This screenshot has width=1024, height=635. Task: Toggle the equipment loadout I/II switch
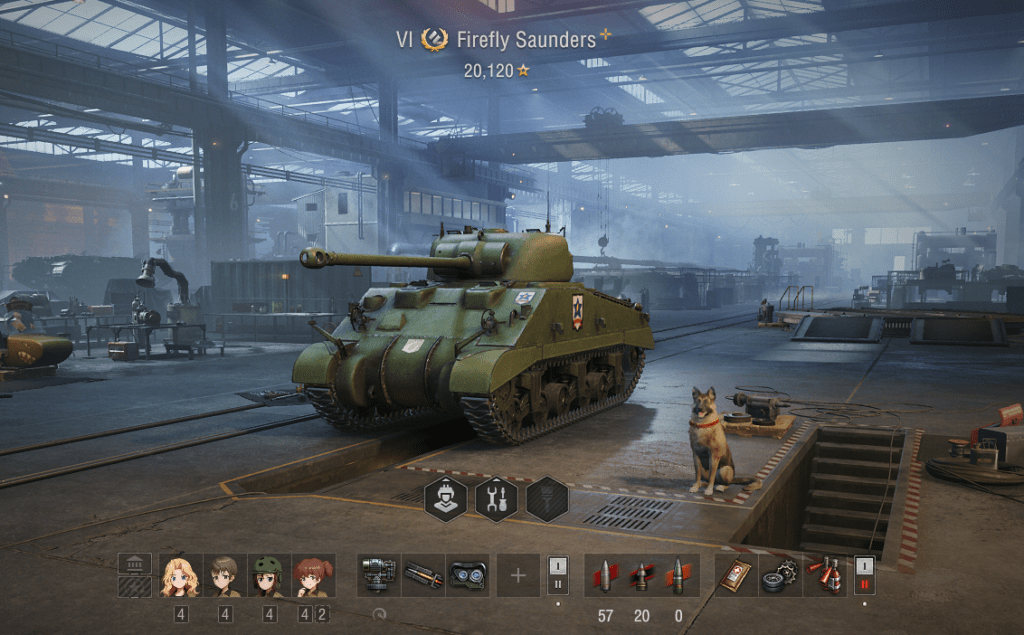(558, 576)
